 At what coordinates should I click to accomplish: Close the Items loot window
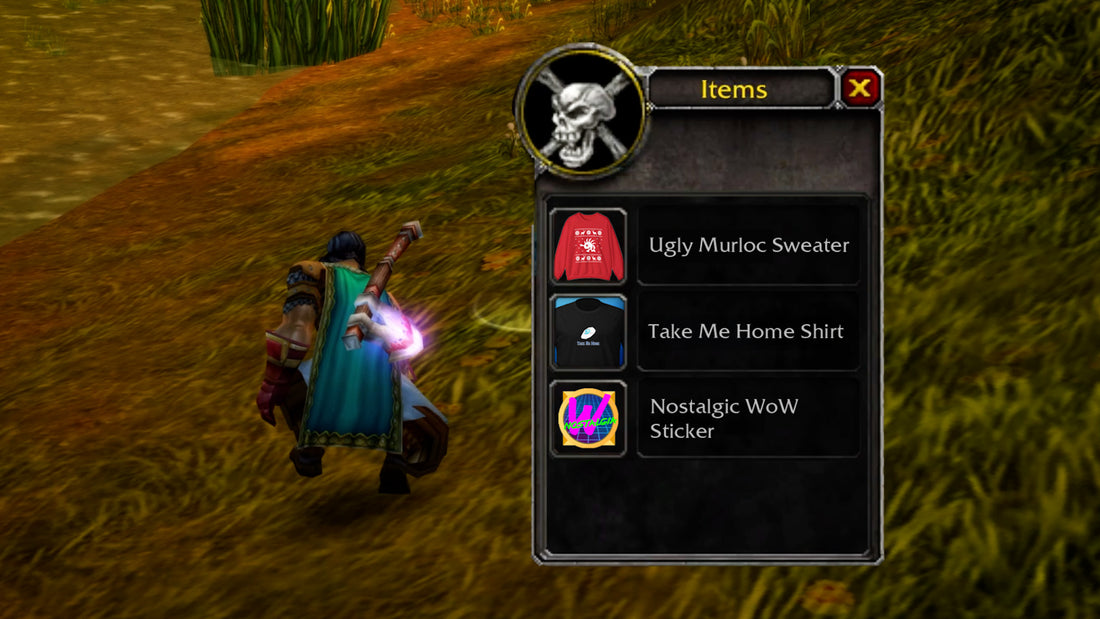pyautogui.click(x=859, y=89)
